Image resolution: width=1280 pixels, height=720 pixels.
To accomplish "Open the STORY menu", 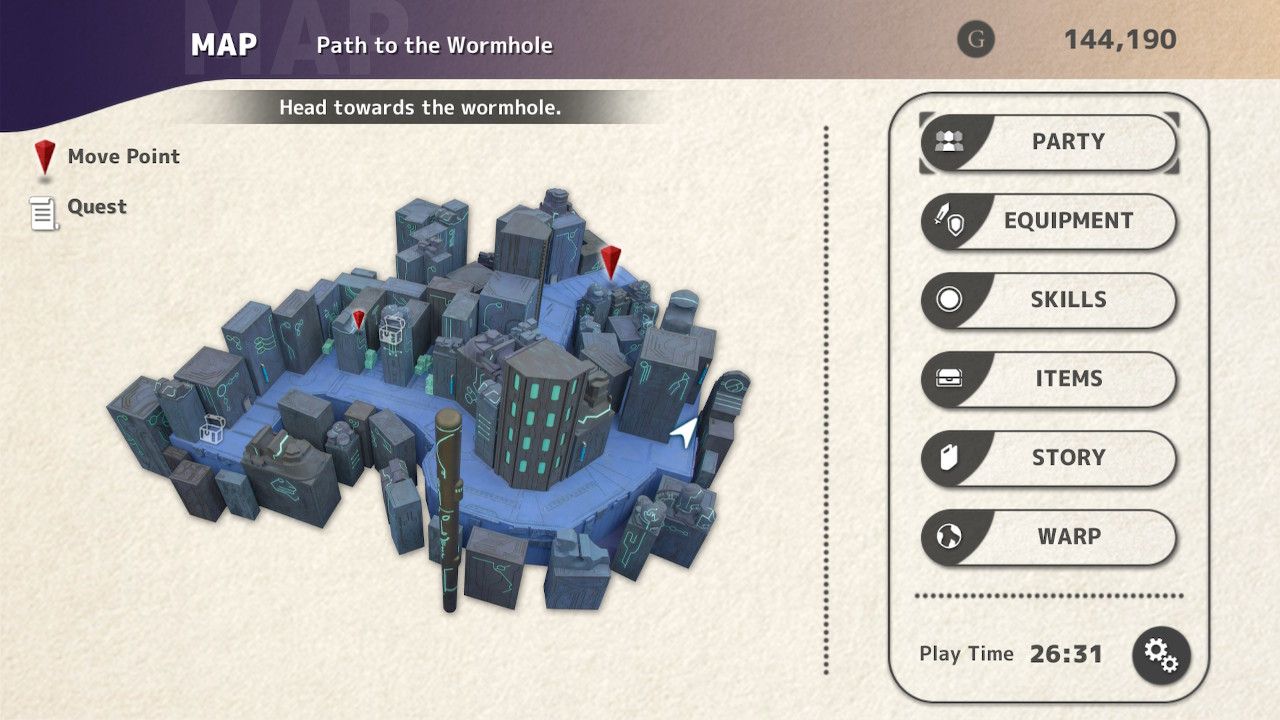I will tap(1048, 458).
